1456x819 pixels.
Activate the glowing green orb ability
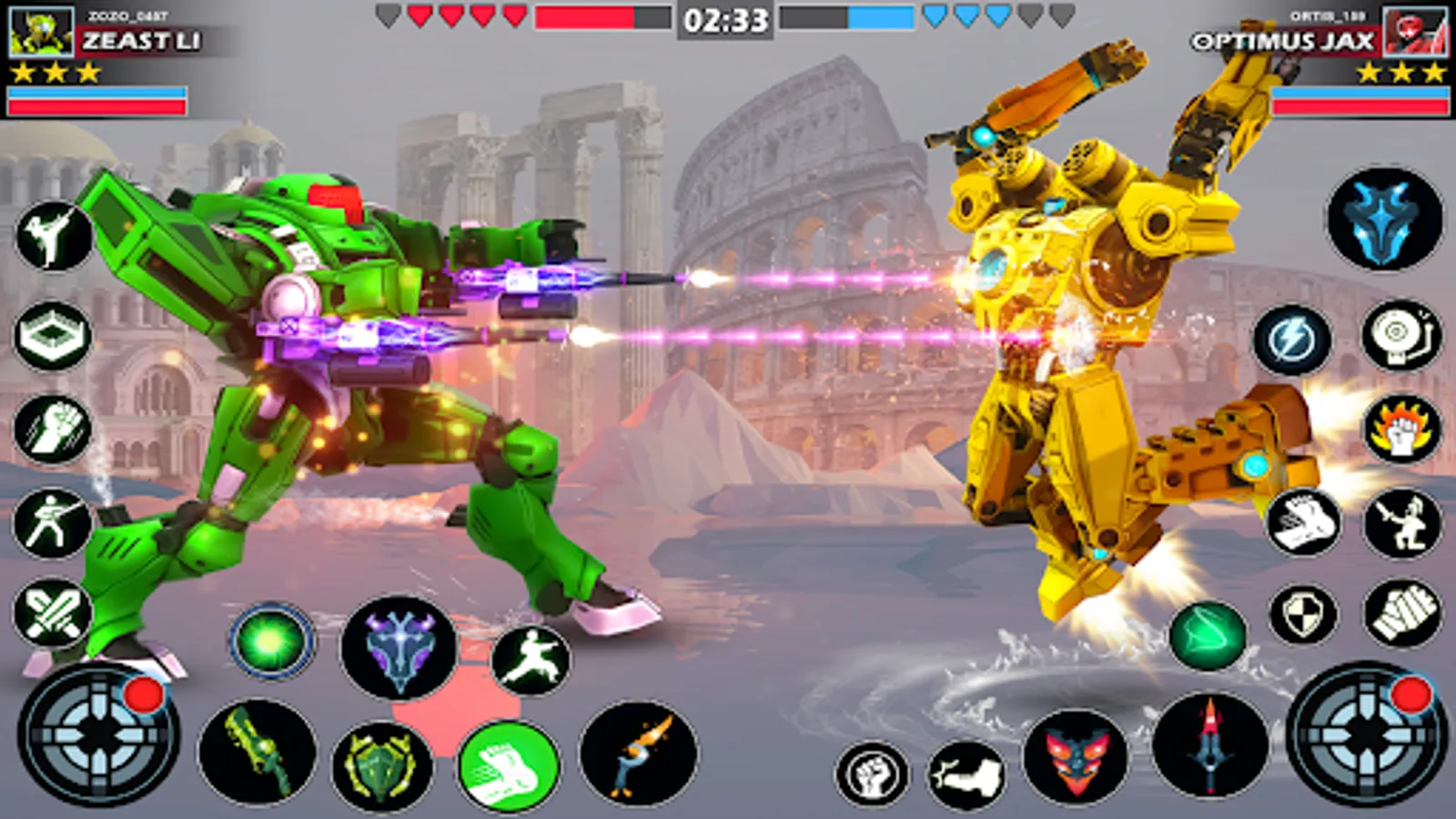point(270,642)
